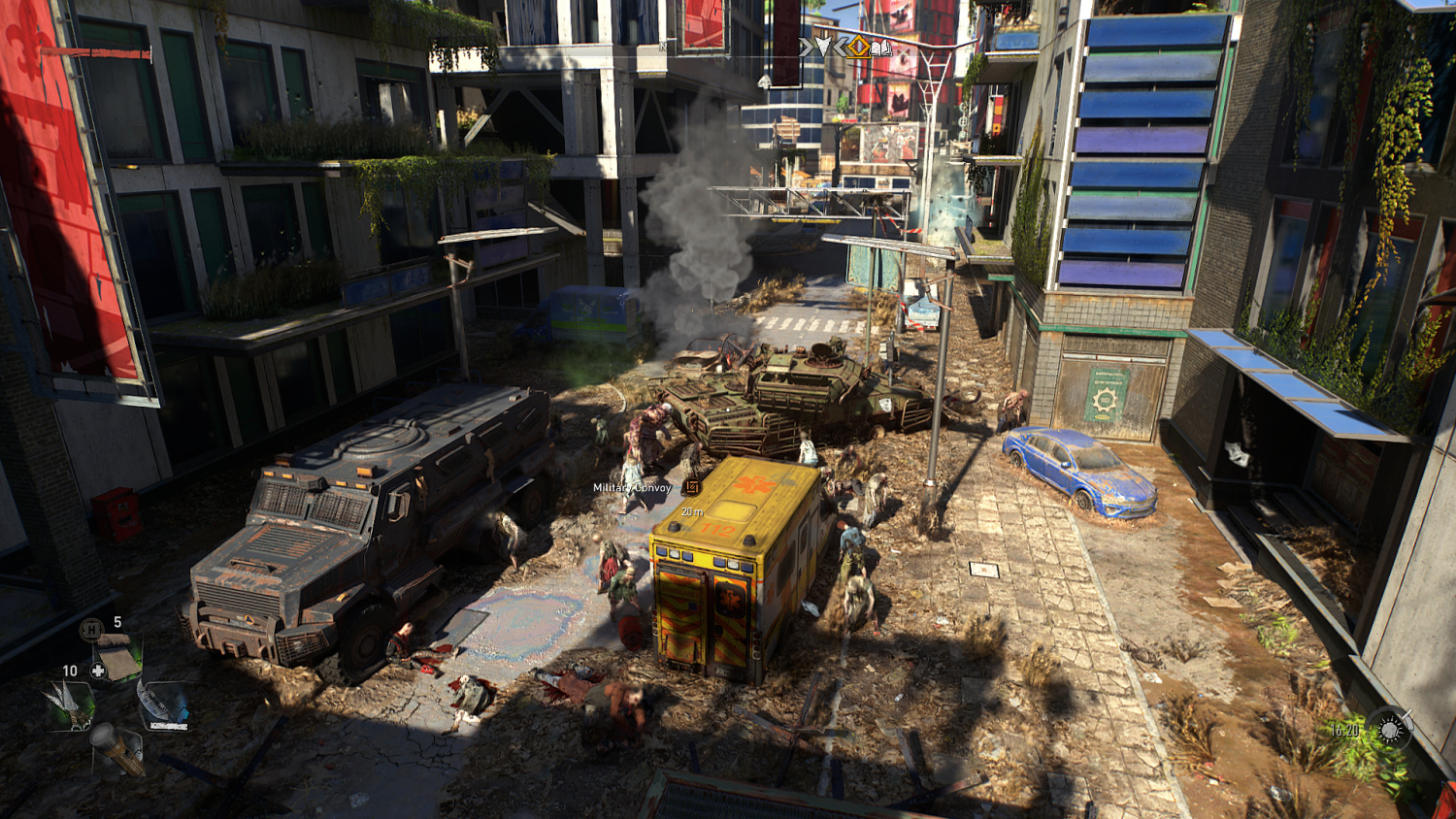Screen dimensions: 1456x819
Task: Click the sun day-night cycle indicator
Action: pyautogui.click(x=1389, y=729)
